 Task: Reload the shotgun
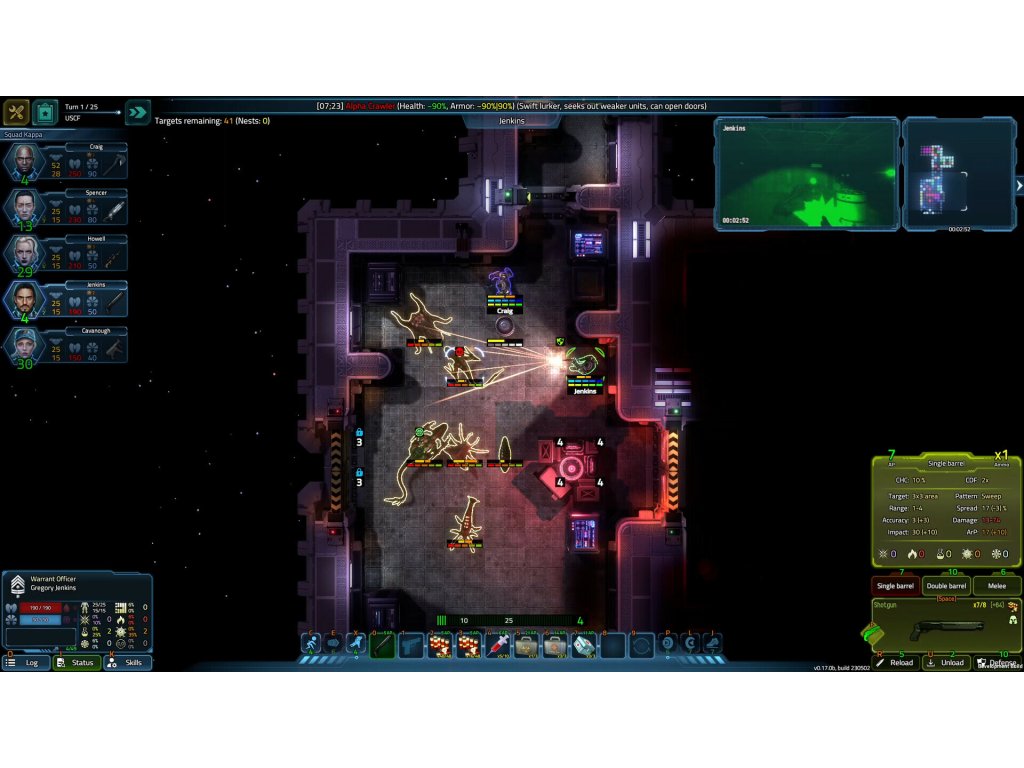(x=896, y=662)
